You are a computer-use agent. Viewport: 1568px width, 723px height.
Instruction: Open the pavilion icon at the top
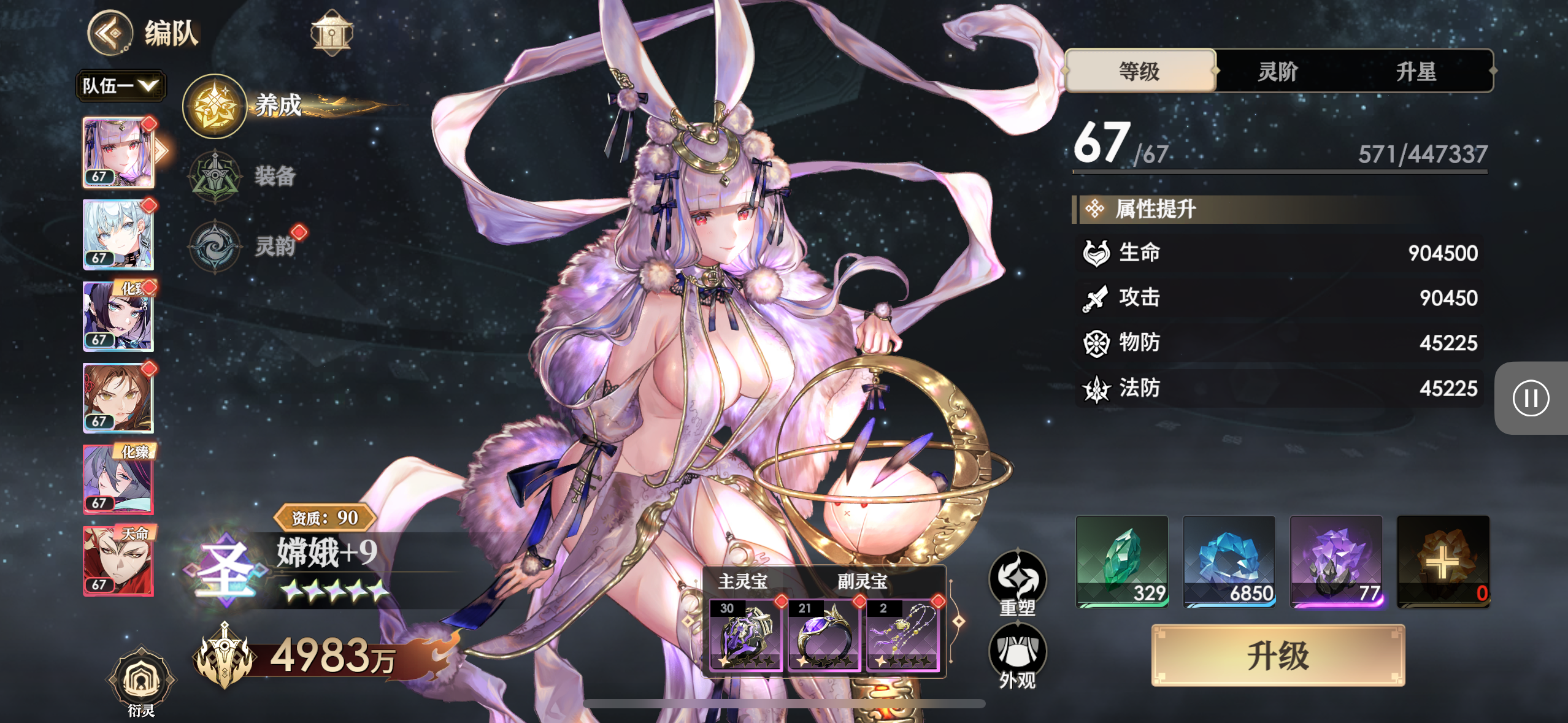pos(331,33)
